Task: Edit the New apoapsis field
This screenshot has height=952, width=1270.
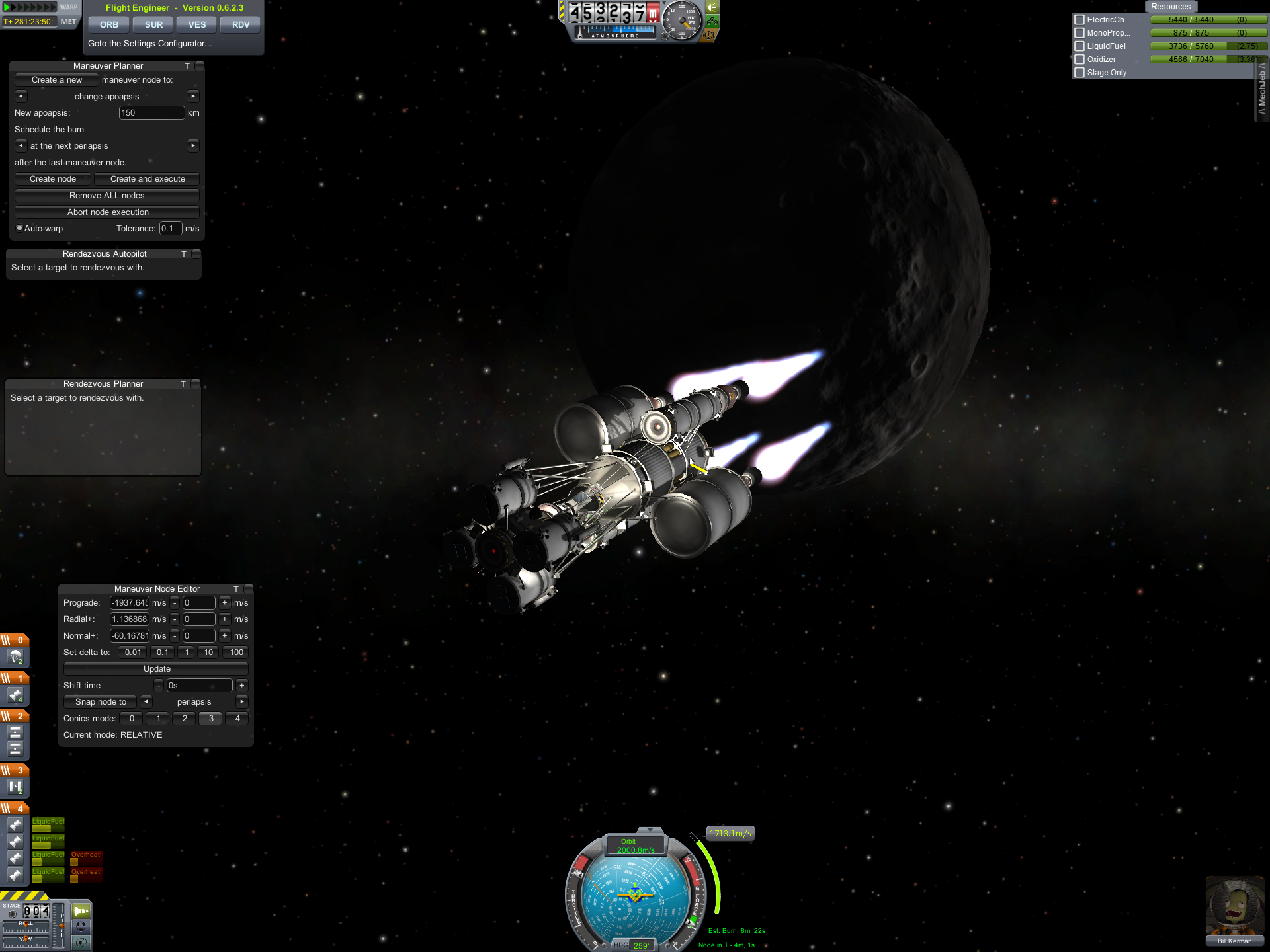Action: tap(151, 113)
